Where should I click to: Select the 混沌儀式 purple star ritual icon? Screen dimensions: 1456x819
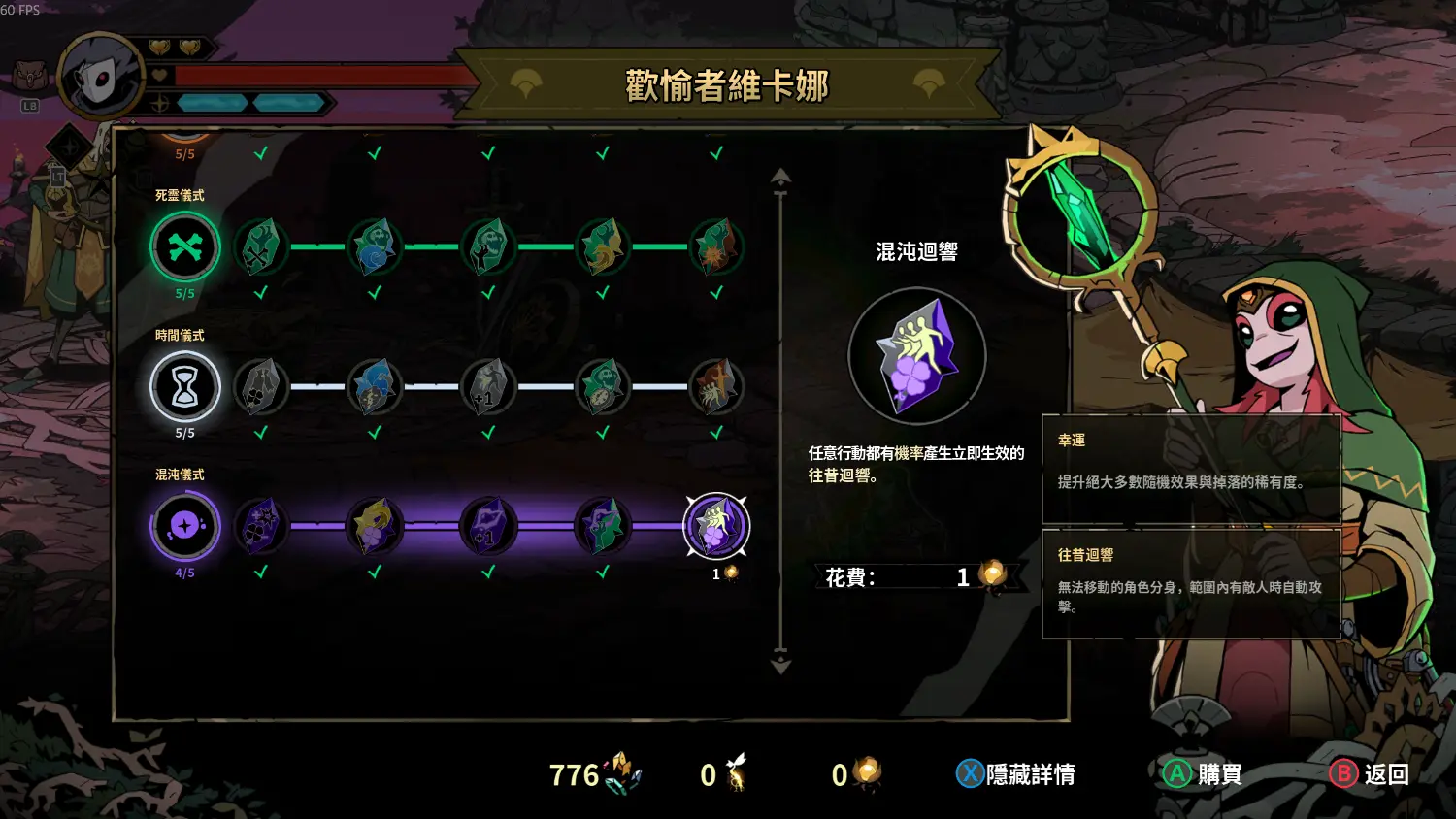coord(184,526)
